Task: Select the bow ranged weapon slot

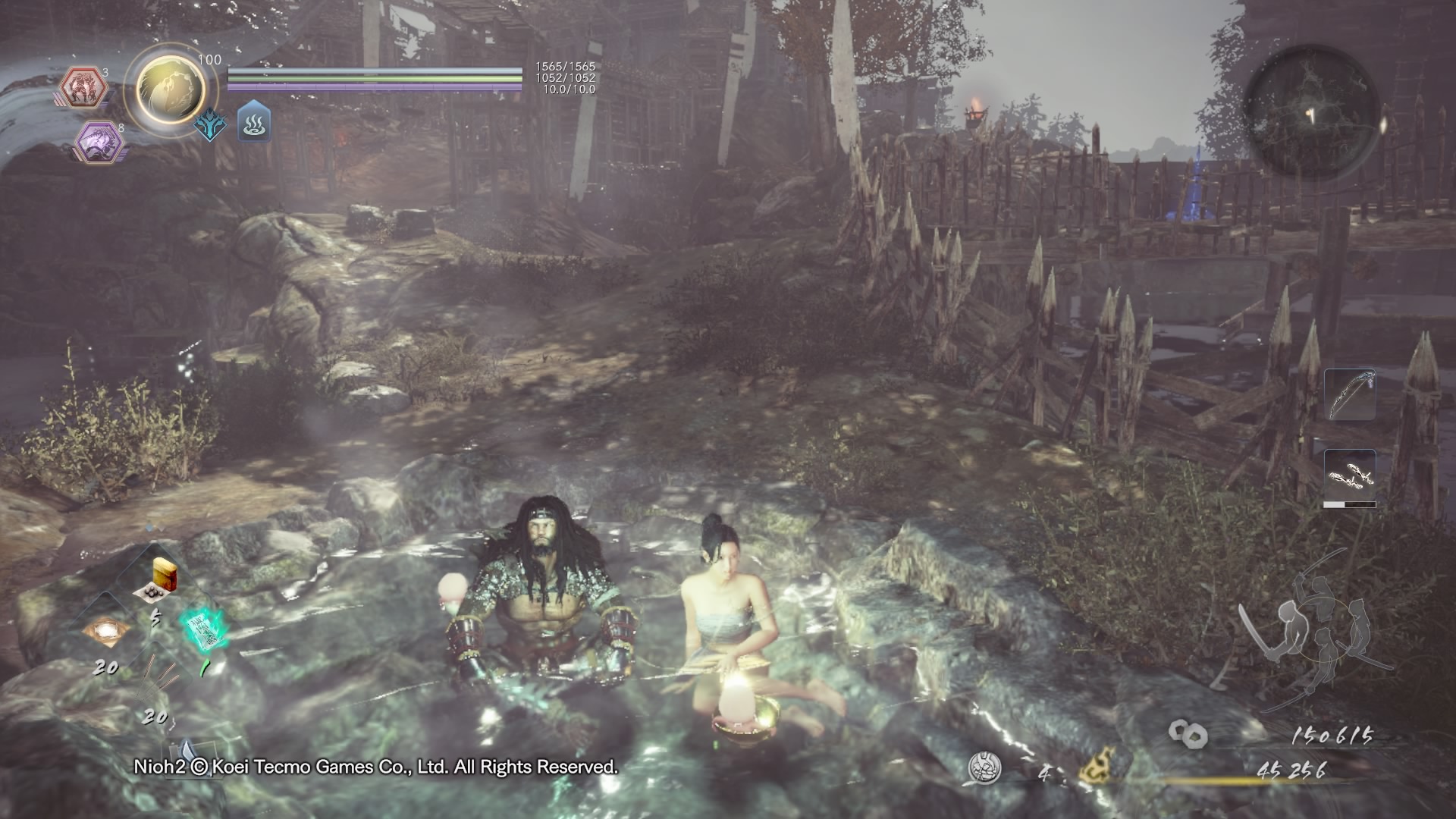Action: (x=1350, y=394)
